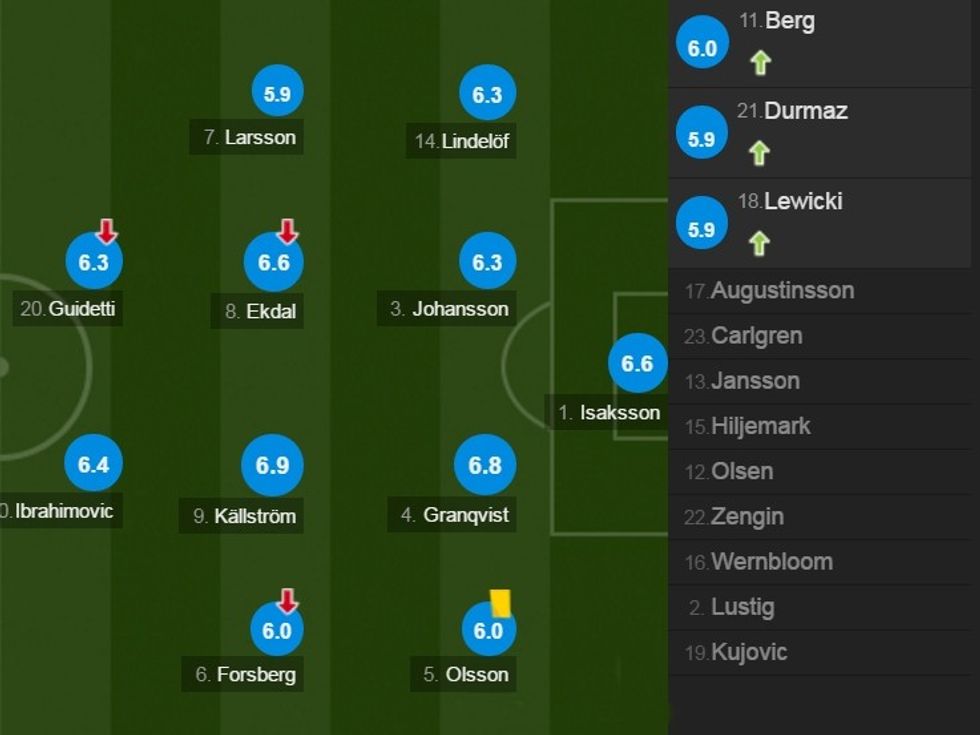Click Källström's 6.9 rating badge

[x=272, y=465]
